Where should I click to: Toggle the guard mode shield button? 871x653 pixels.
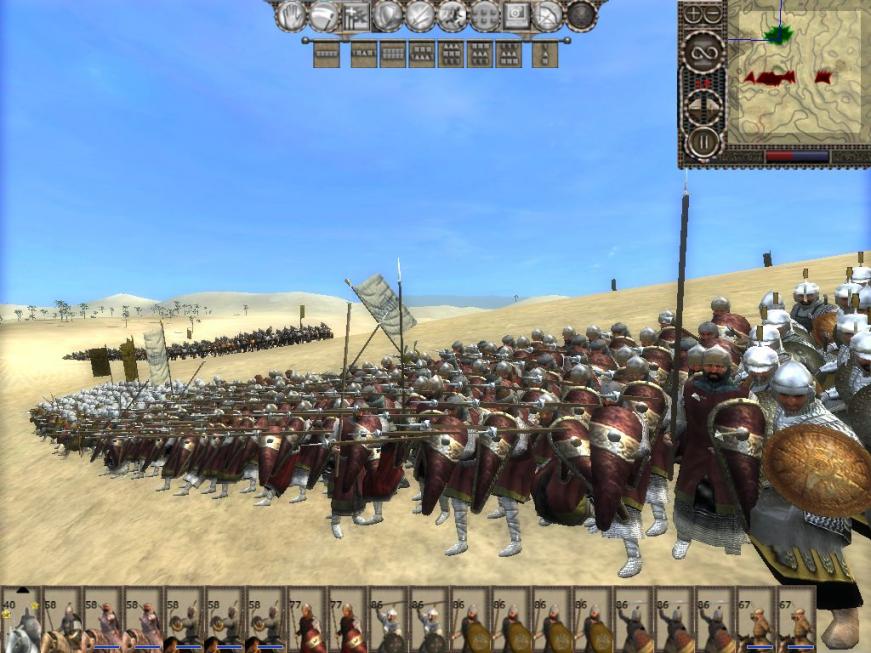(387, 15)
